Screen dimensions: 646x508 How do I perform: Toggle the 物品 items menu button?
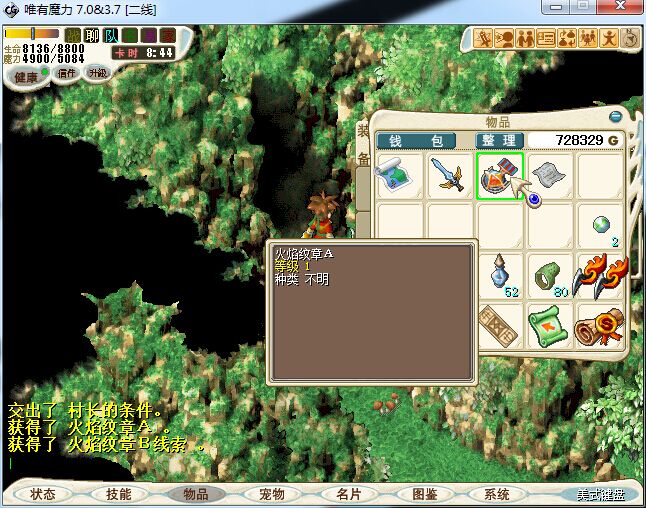pos(195,494)
